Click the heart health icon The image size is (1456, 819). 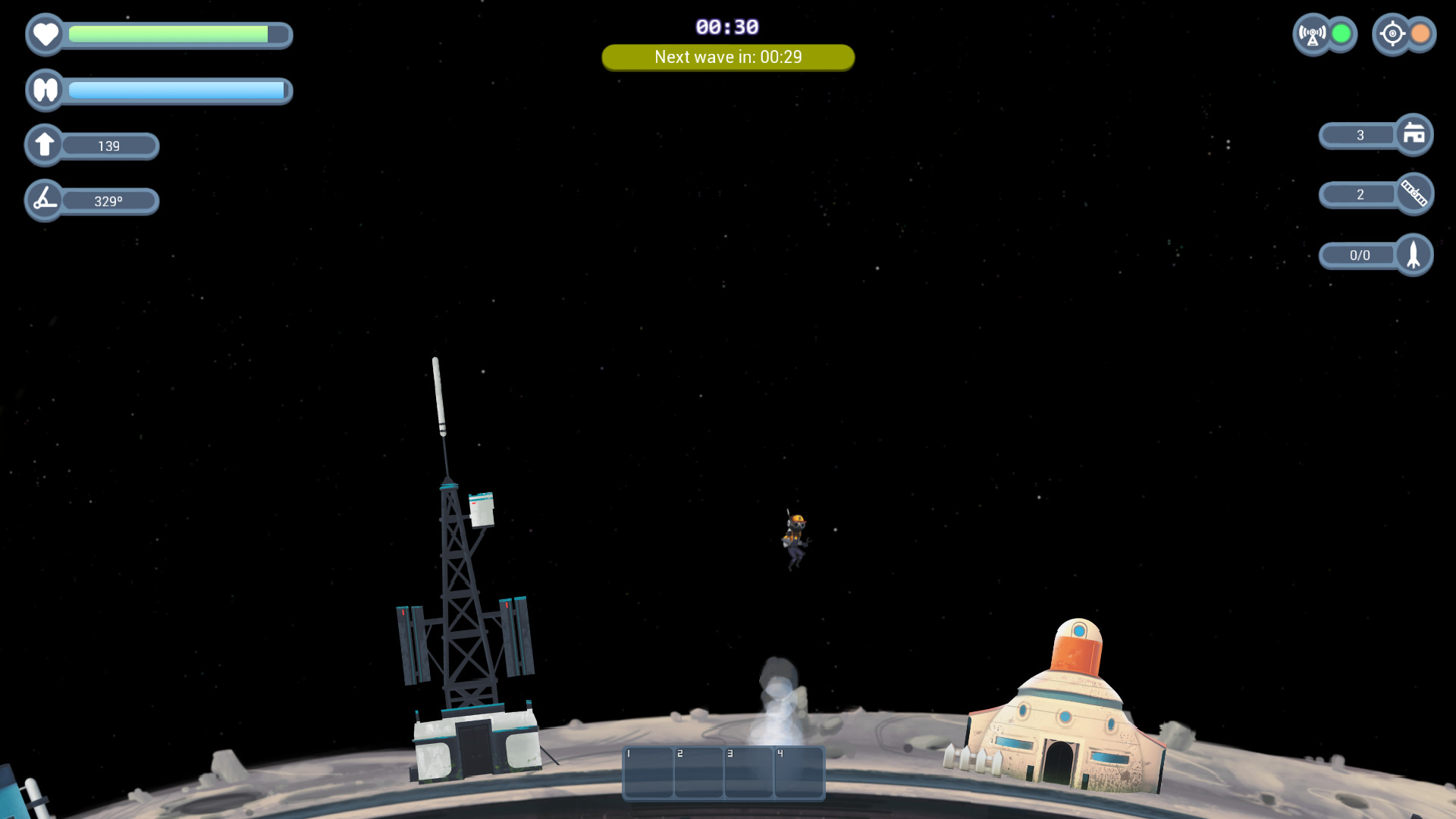pyautogui.click(x=45, y=34)
